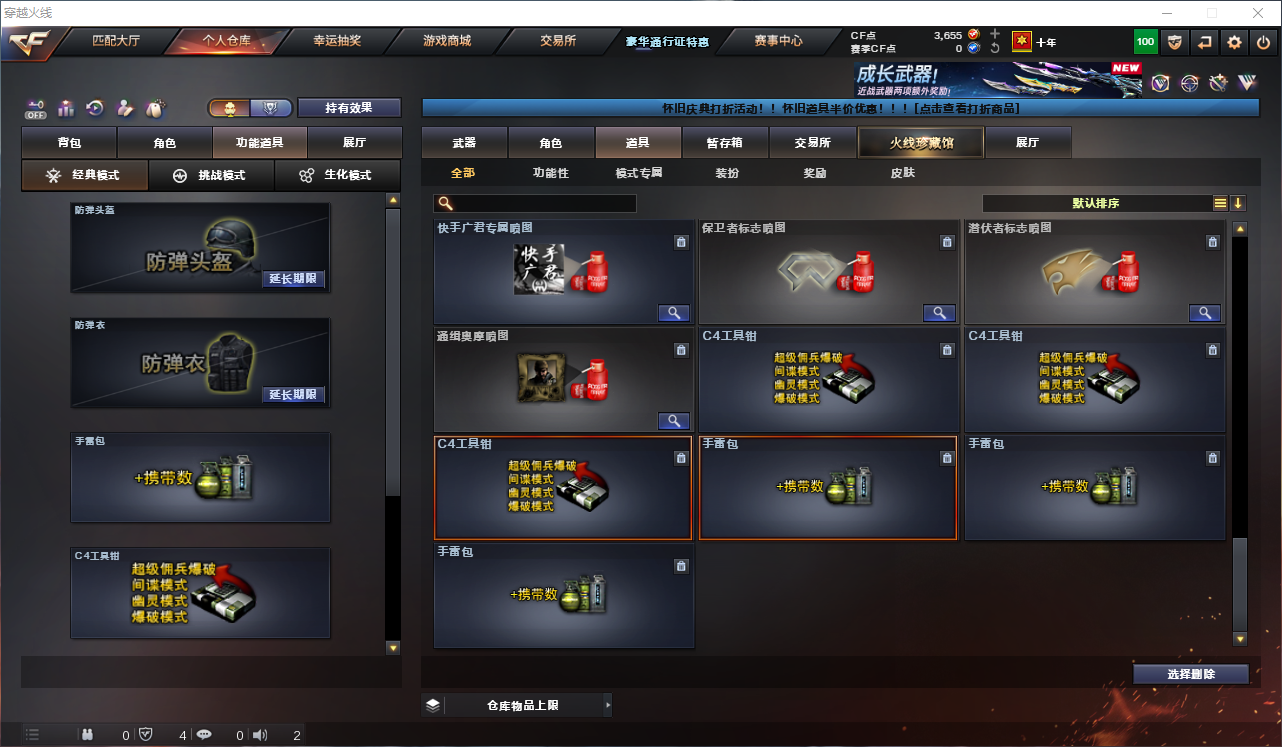Open the 匹配大厅 matchmaking lobby
This screenshot has width=1282, height=747.
[116, 41]
